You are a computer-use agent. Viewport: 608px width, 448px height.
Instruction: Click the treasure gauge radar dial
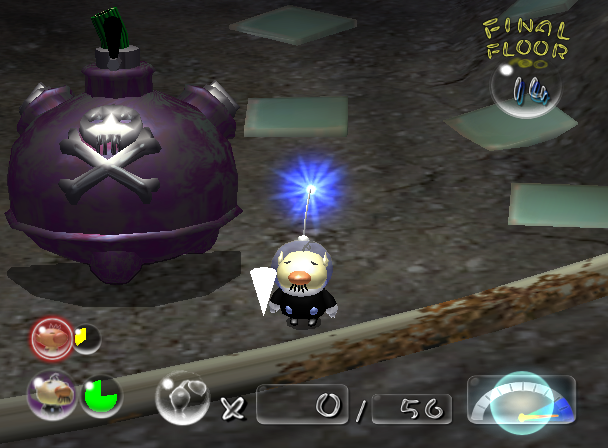(520, 401)
